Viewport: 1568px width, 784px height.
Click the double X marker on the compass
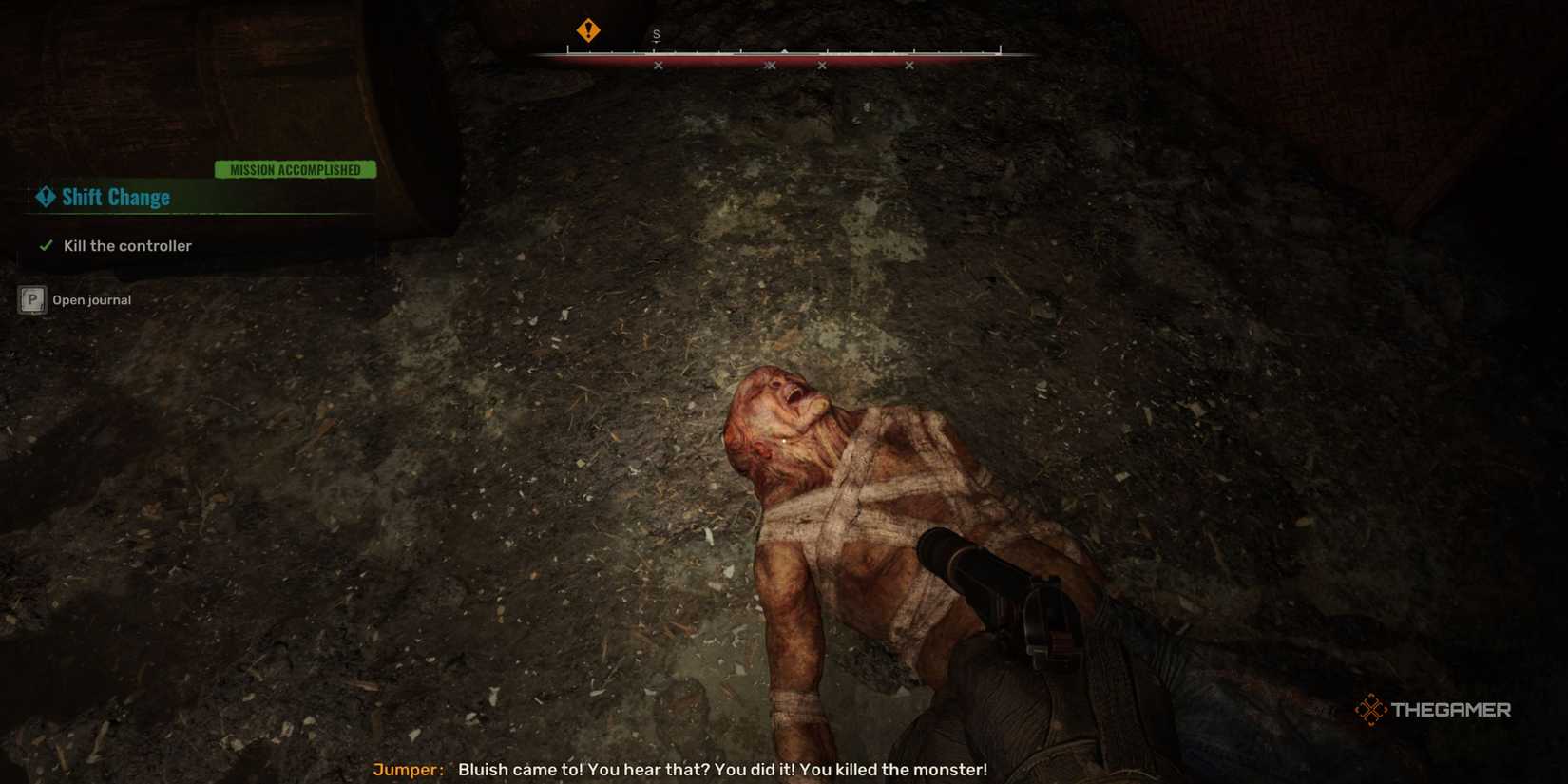770,66
